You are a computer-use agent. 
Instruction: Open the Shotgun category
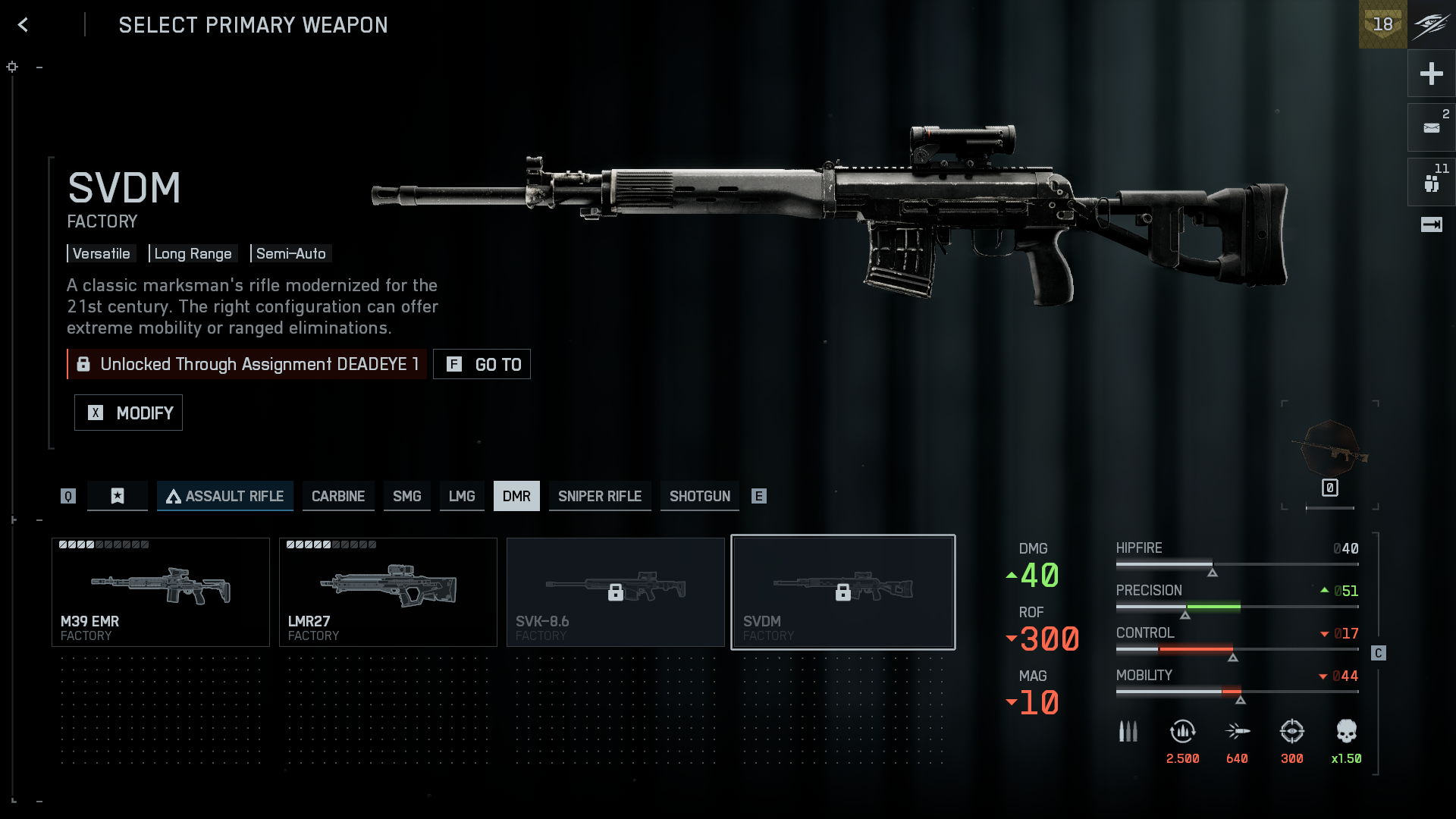(x=699, y=496)
